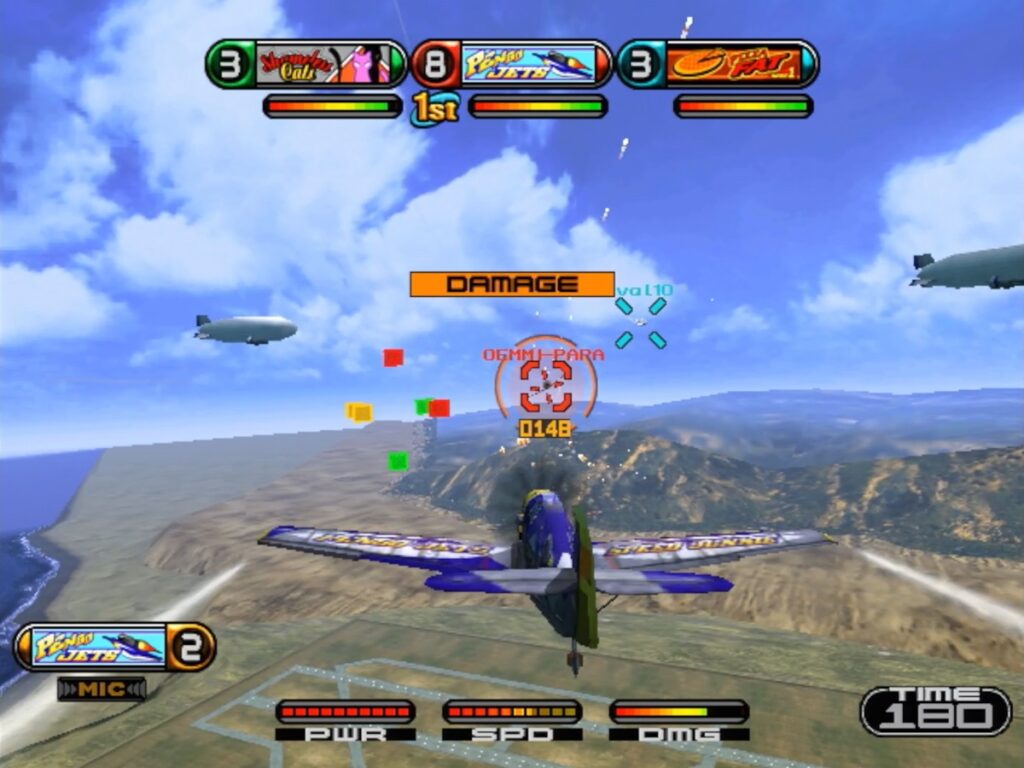Toggle the MIC indicator
Screen dimensions: 1024x768
pyautogui.click(x=101, y=689)
